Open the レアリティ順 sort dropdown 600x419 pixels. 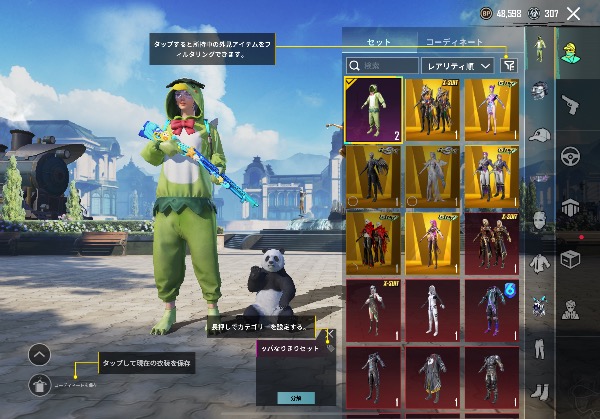(x=458, y=65)
